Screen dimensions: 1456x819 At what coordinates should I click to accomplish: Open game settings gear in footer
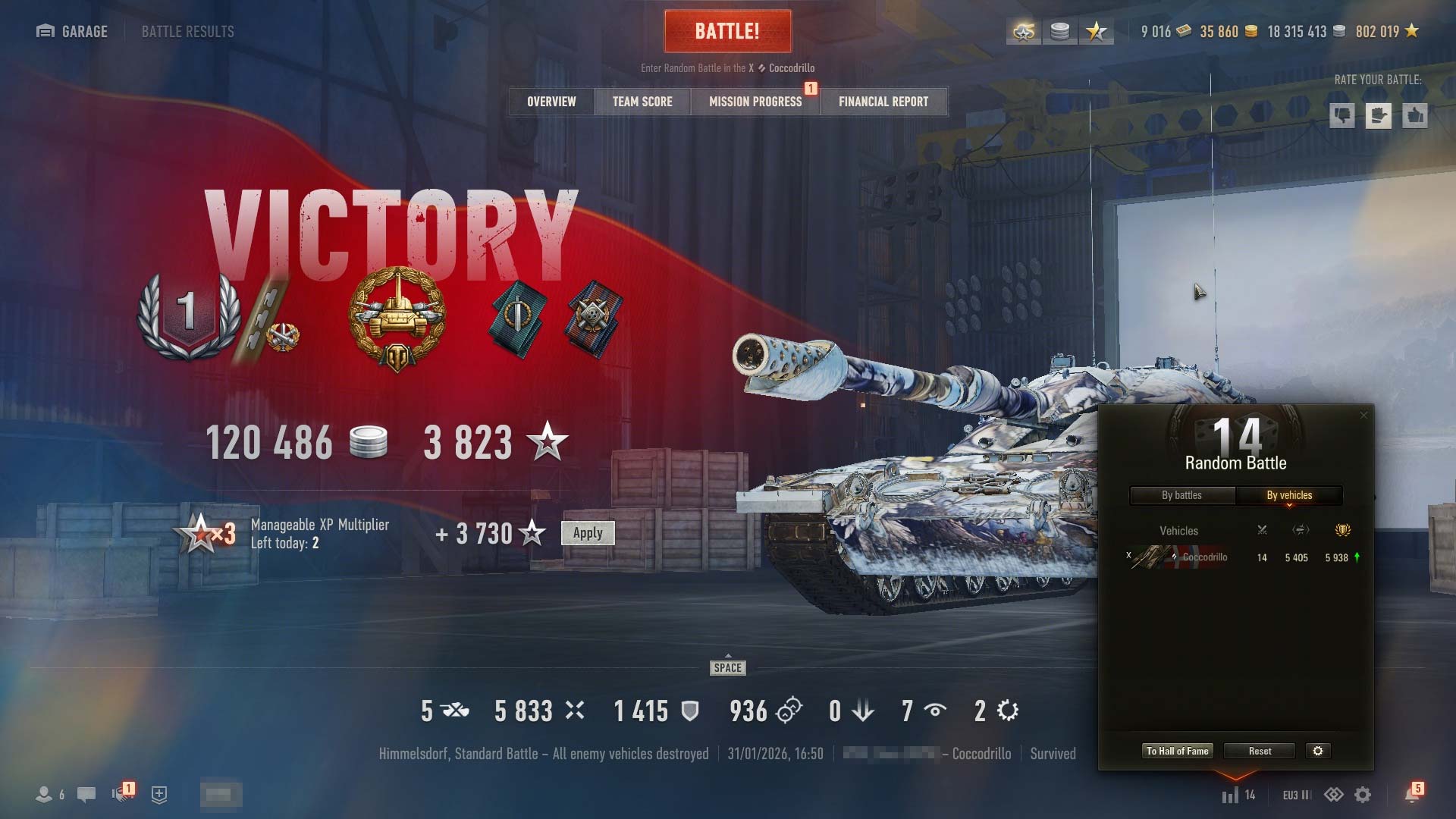point(1363,794)
